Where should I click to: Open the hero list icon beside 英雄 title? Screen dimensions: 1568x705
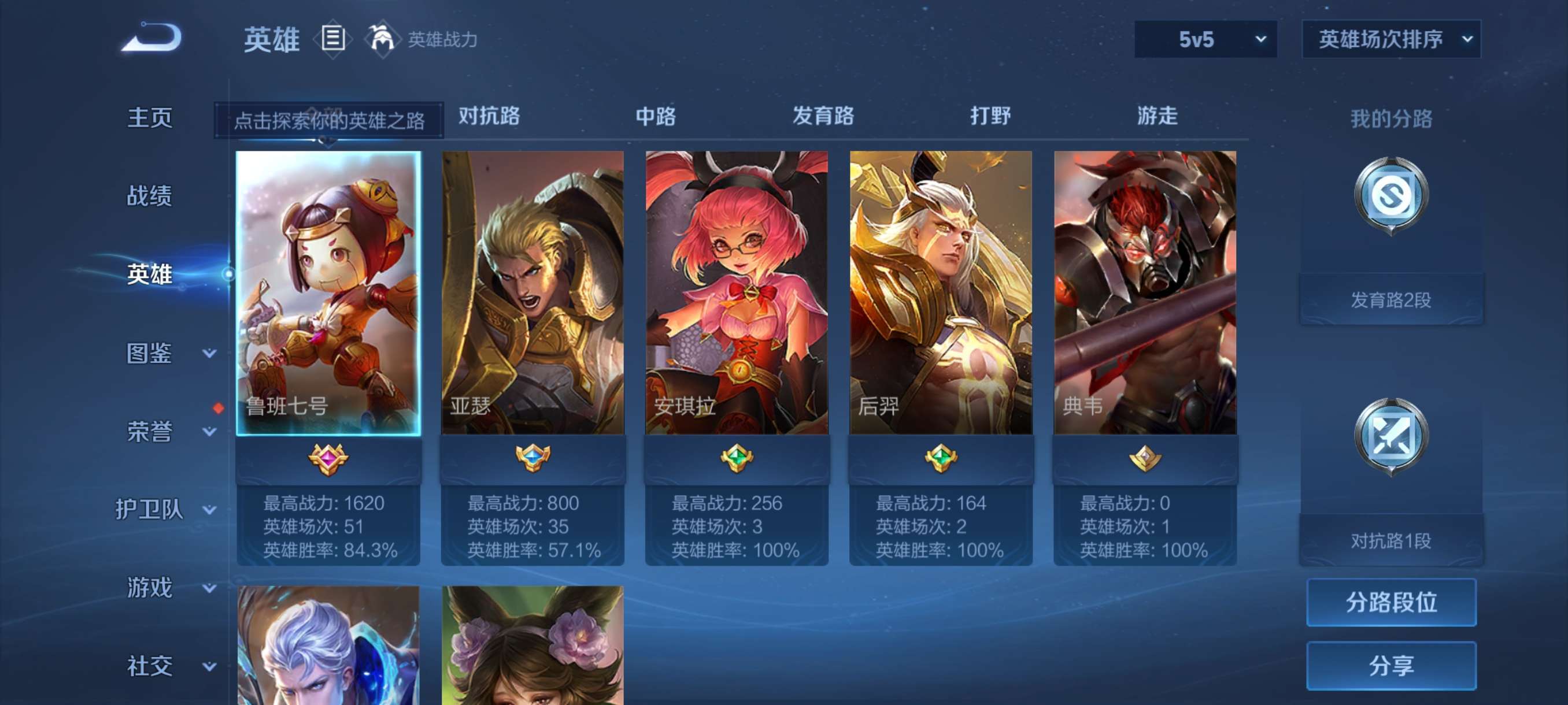[332, 38]
